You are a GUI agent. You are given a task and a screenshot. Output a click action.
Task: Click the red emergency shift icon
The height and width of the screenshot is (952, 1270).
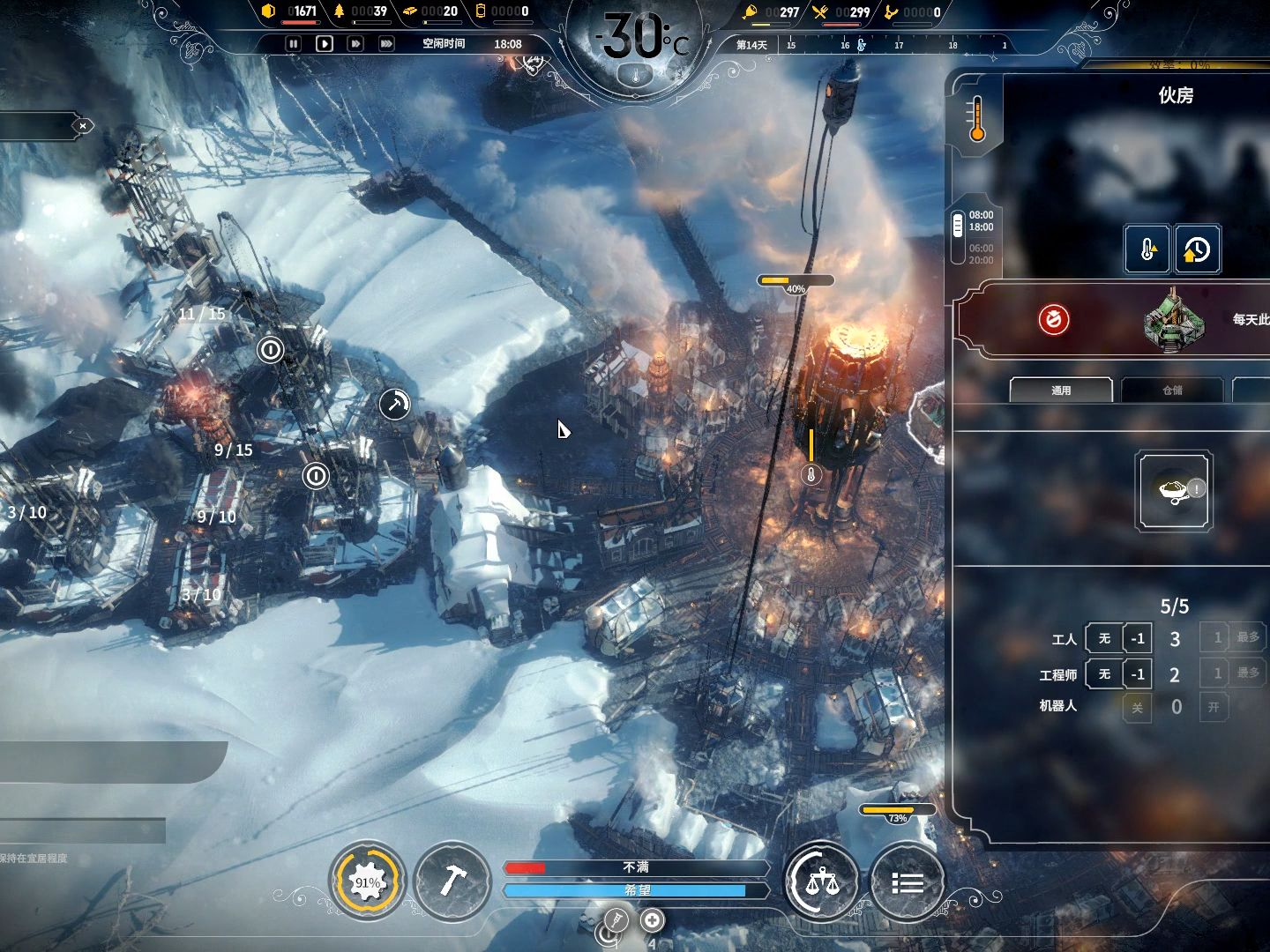pyautogui.click(x=1053, y=319)
